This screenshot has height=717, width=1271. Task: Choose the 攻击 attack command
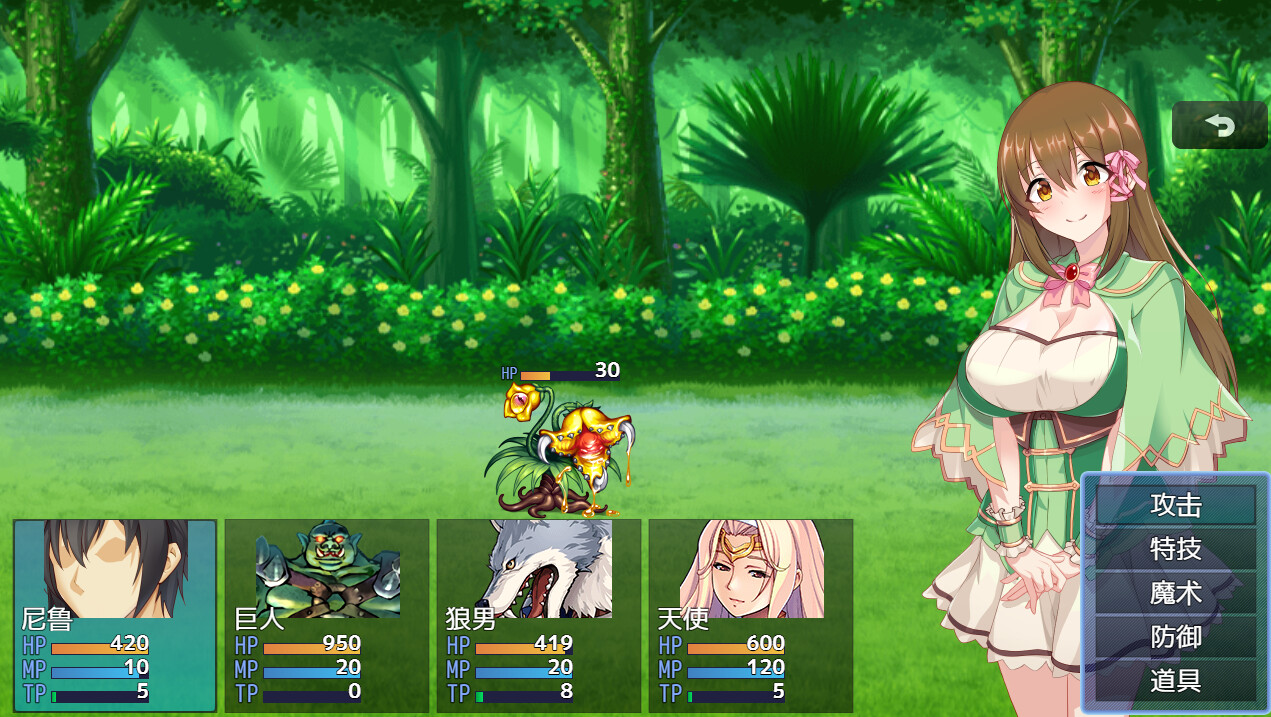pyautogui.click(x=1175, y=505)
